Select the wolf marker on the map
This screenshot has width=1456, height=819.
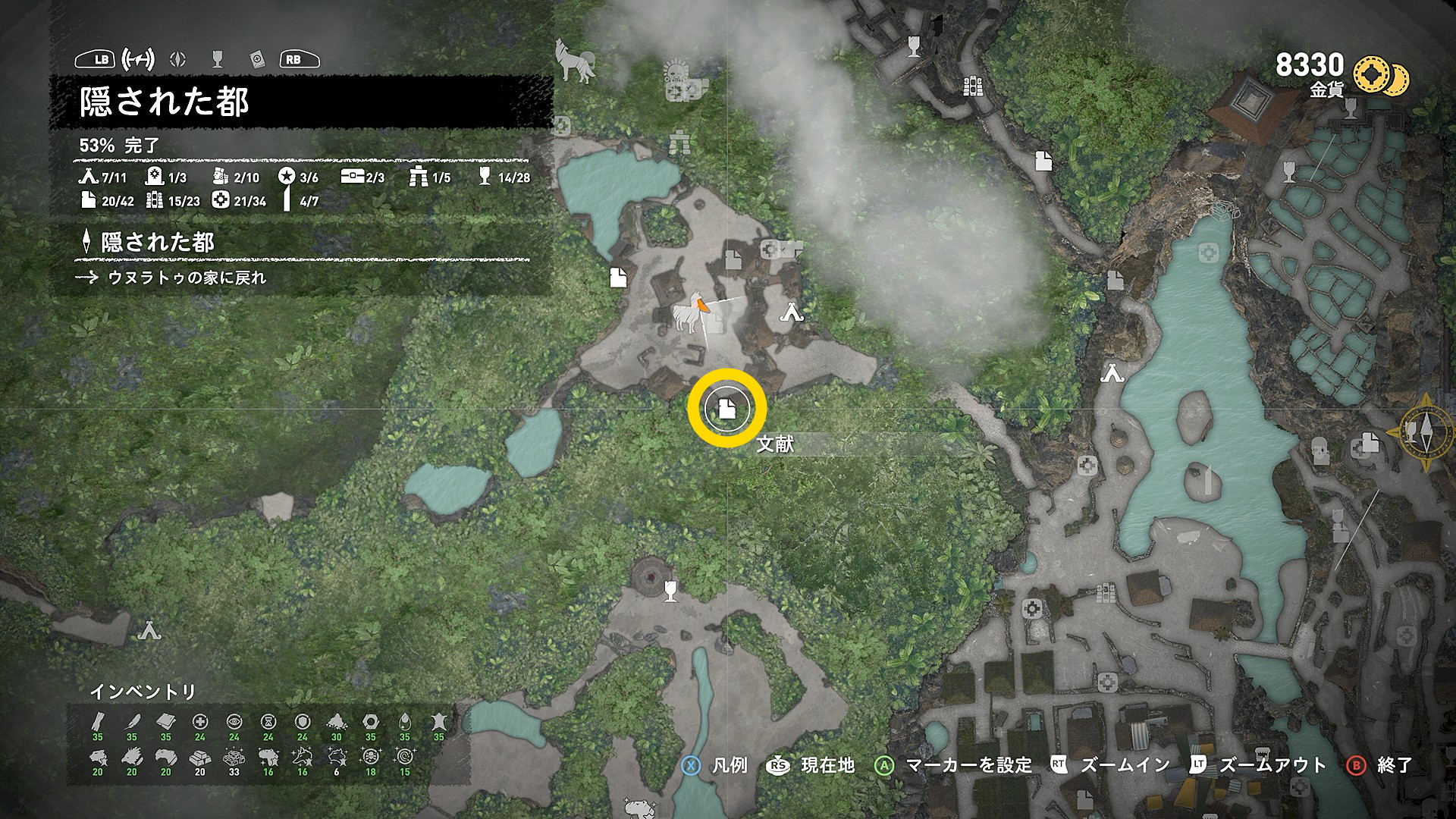pos(574,61)
